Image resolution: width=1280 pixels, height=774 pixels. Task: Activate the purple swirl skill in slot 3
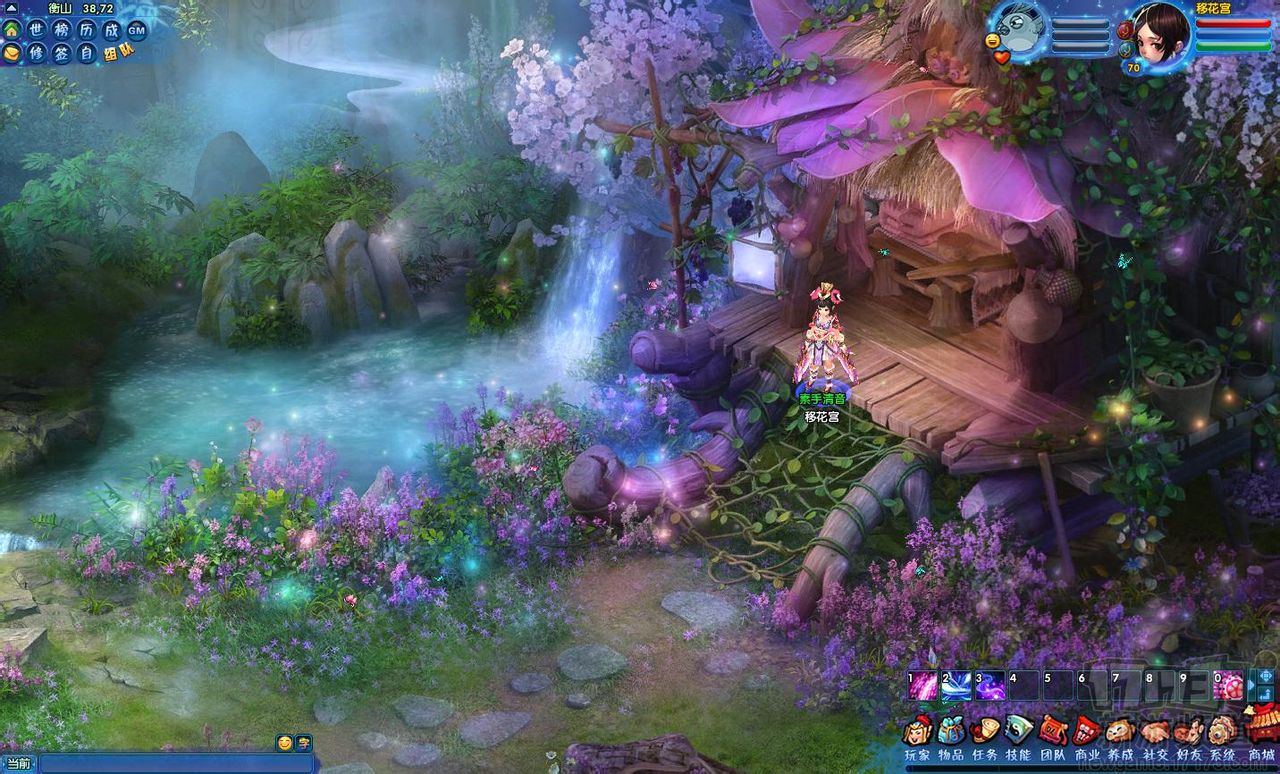click(x=990, y=686)
